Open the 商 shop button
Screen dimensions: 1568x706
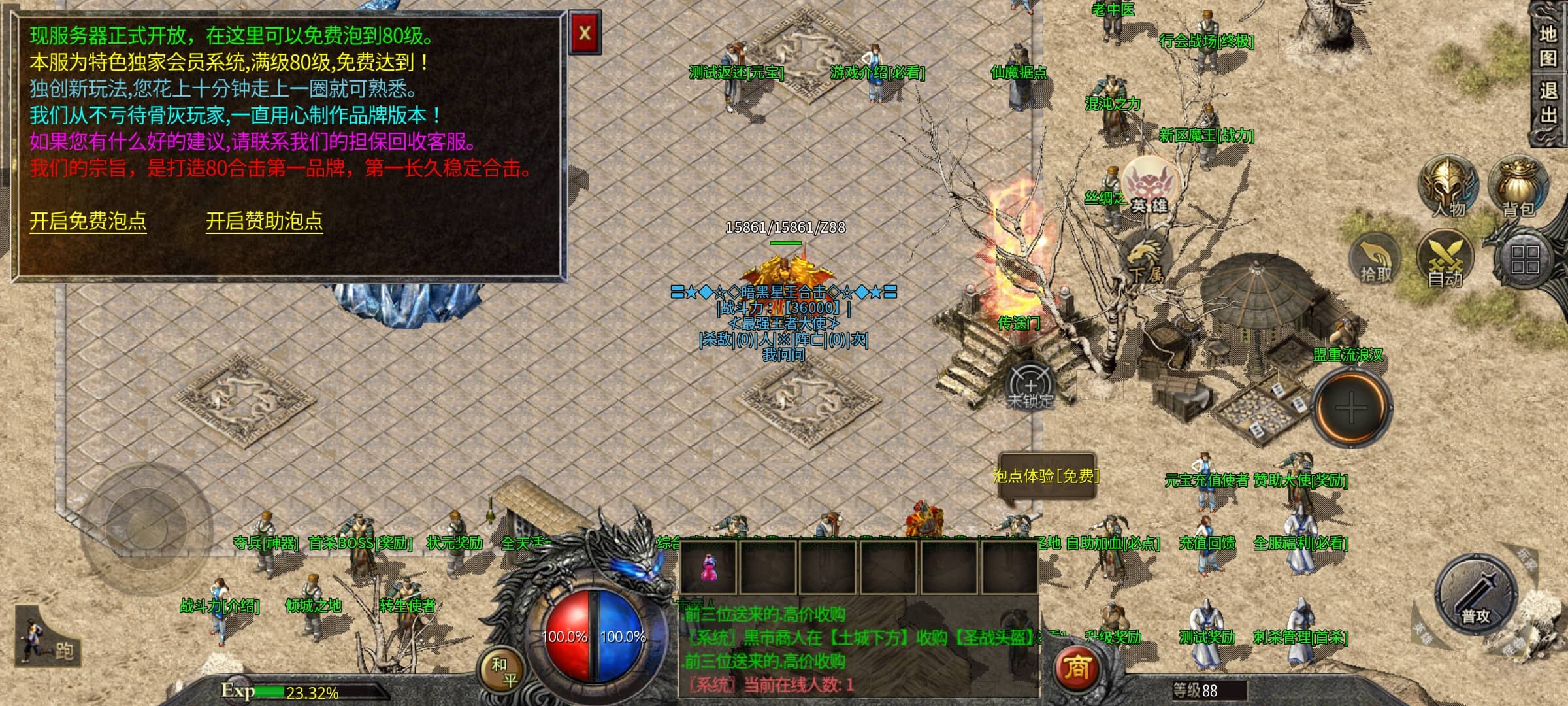1077,668
